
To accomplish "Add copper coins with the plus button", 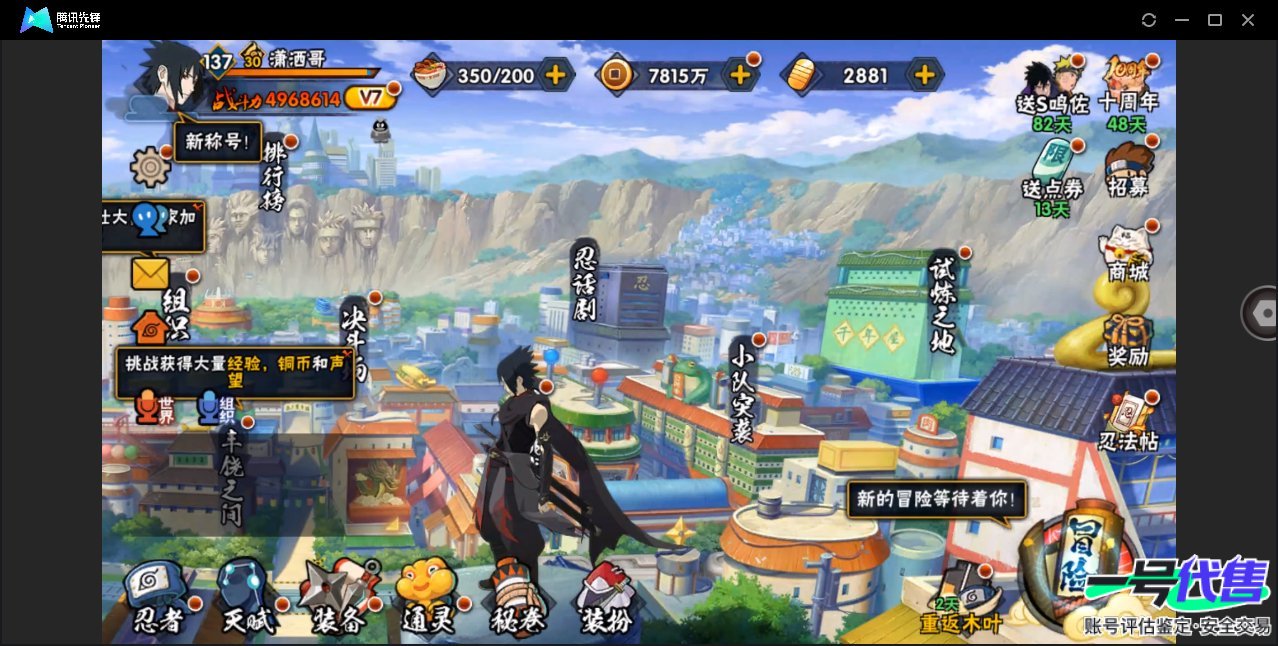I will coord(740,75).
